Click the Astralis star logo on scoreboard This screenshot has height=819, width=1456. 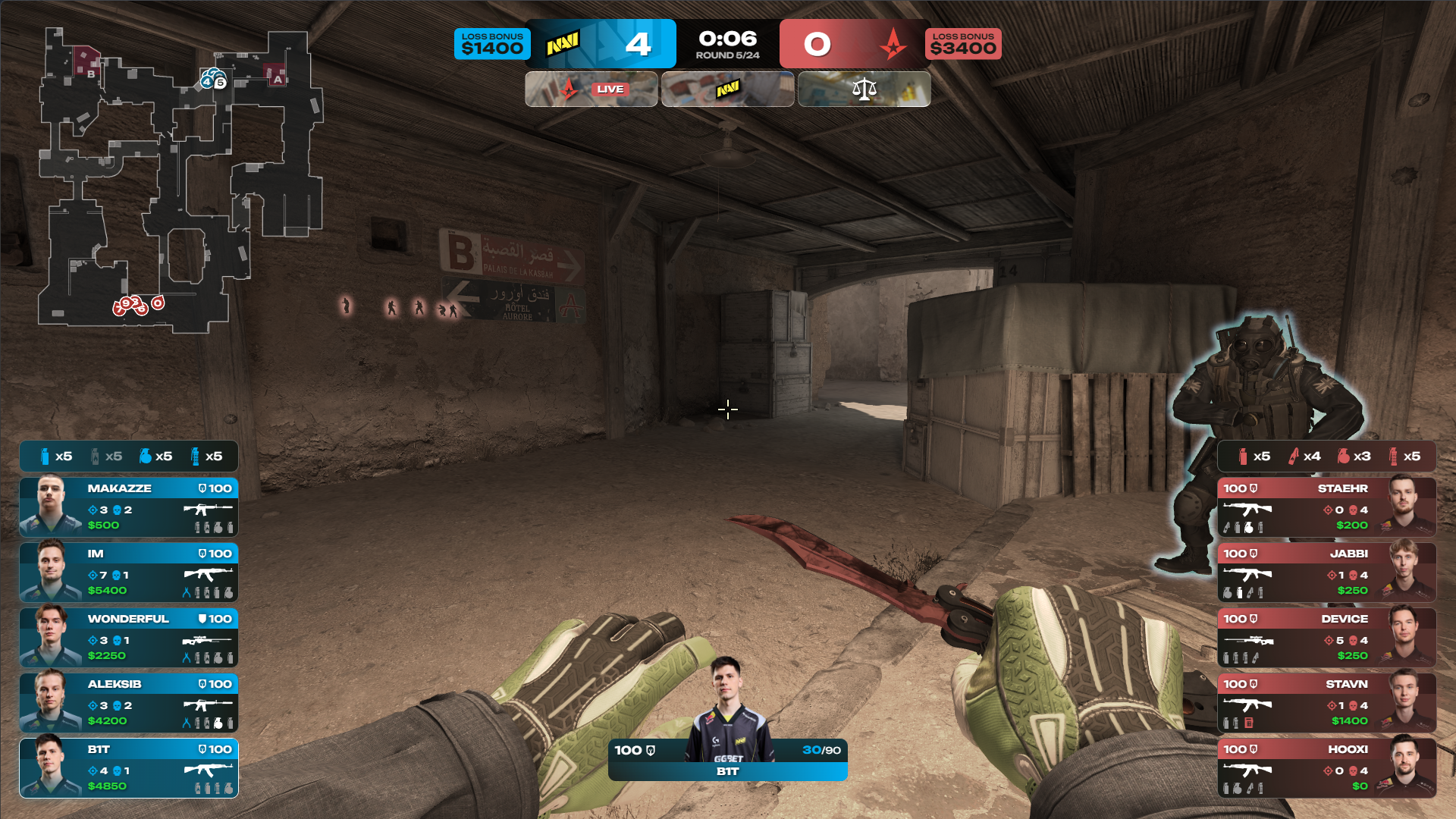(x=893, y=44)
